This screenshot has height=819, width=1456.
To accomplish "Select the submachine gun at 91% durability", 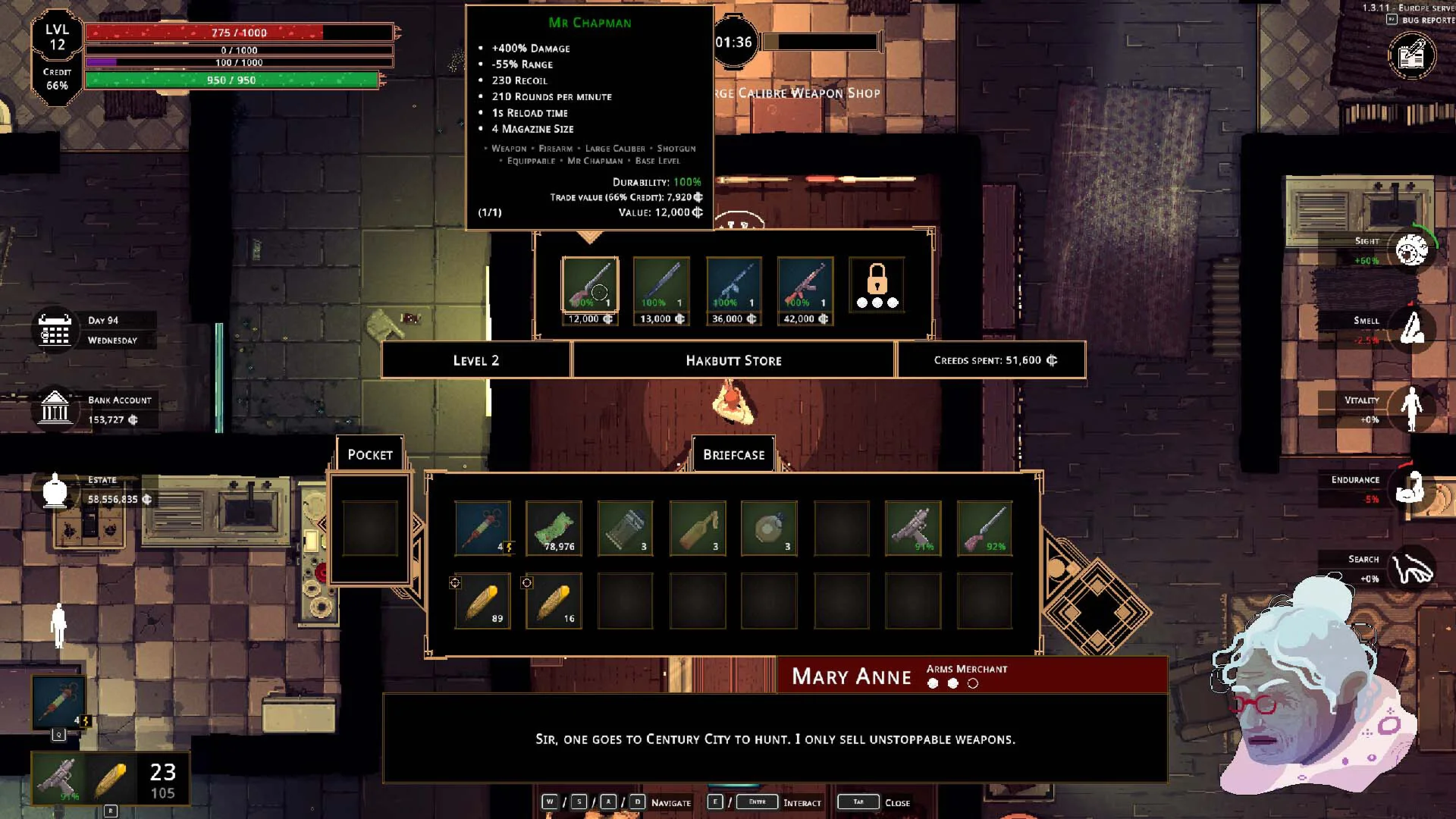I will click(x=913, y=528).
